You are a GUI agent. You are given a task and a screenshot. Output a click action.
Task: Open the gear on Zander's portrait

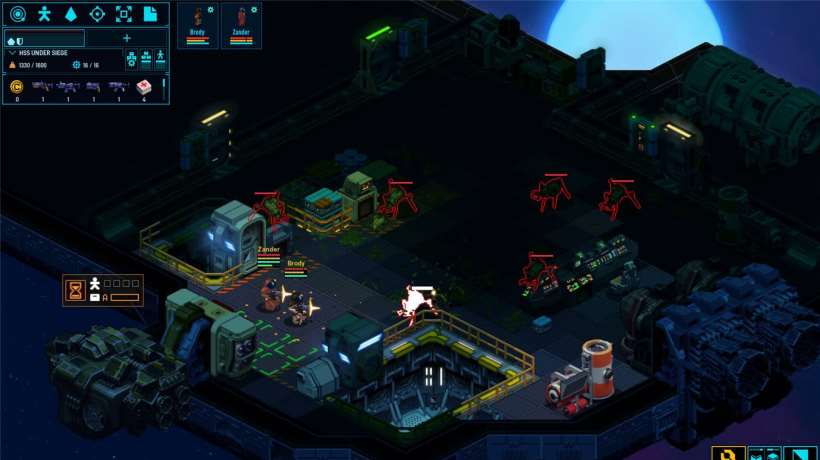pos(254,9)
